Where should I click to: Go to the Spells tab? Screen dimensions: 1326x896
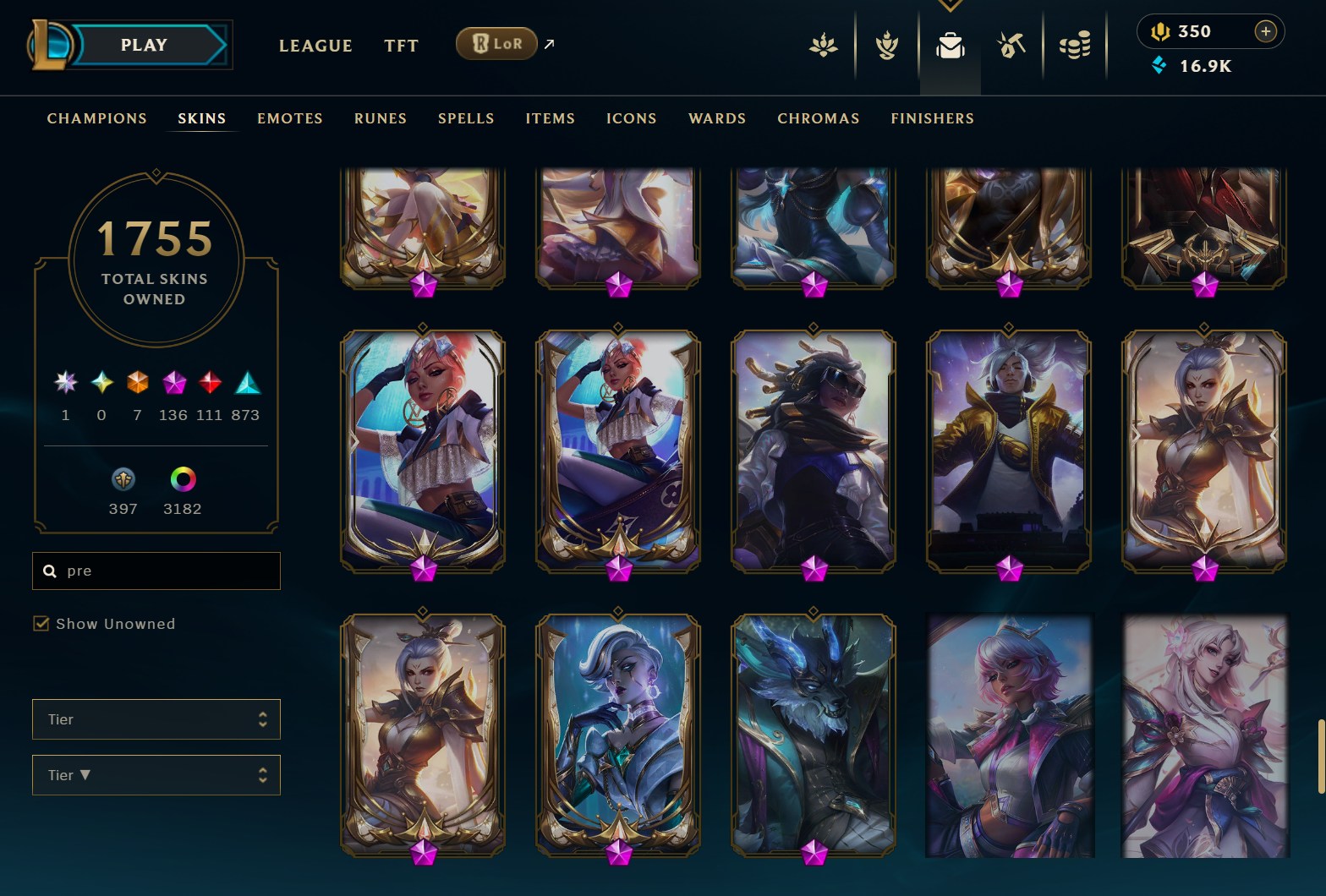(466, 118)
